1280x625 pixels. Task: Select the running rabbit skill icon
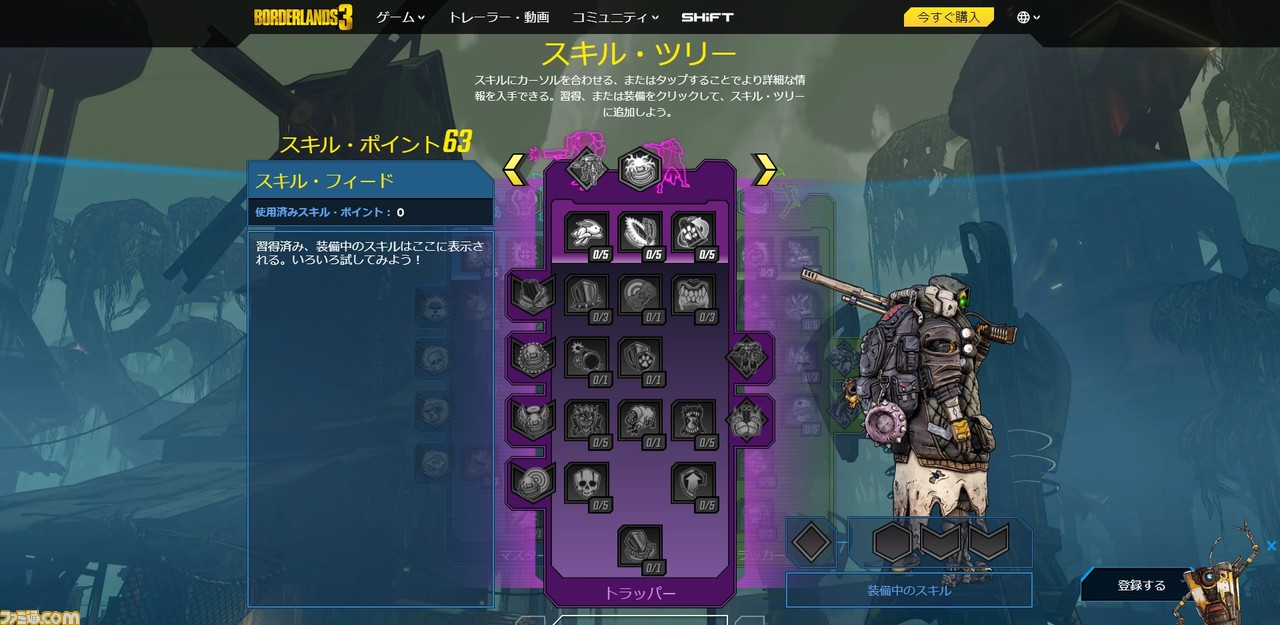(586, 232)
